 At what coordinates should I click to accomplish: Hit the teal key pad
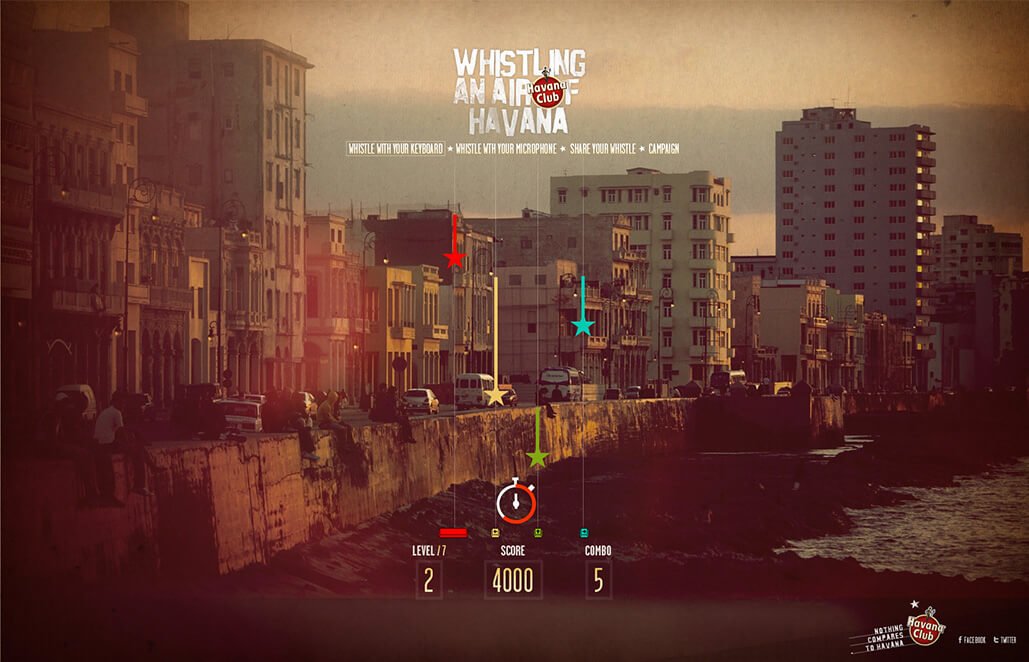pyautogui.click(x=584, y=533)
